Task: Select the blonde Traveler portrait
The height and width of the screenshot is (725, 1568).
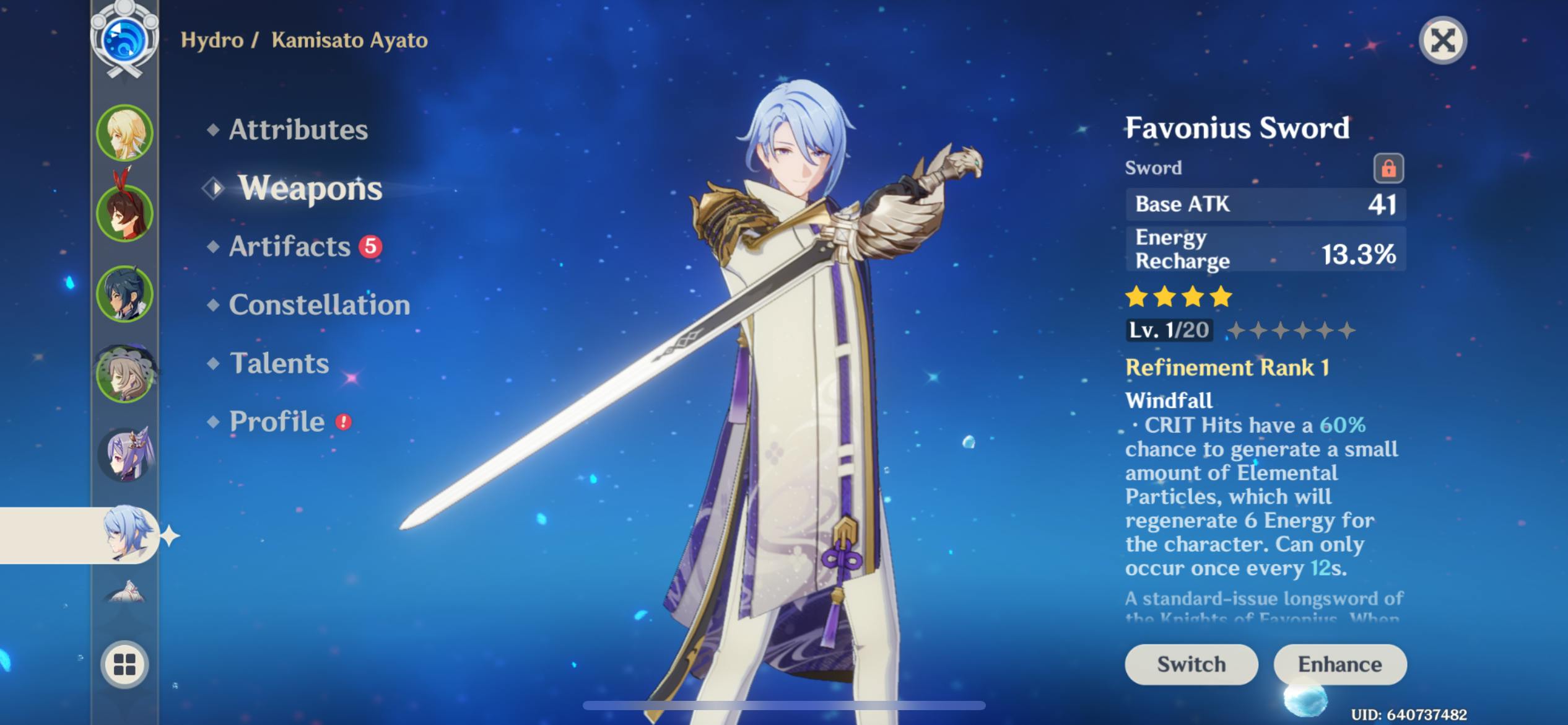Action: coord(124,133)
